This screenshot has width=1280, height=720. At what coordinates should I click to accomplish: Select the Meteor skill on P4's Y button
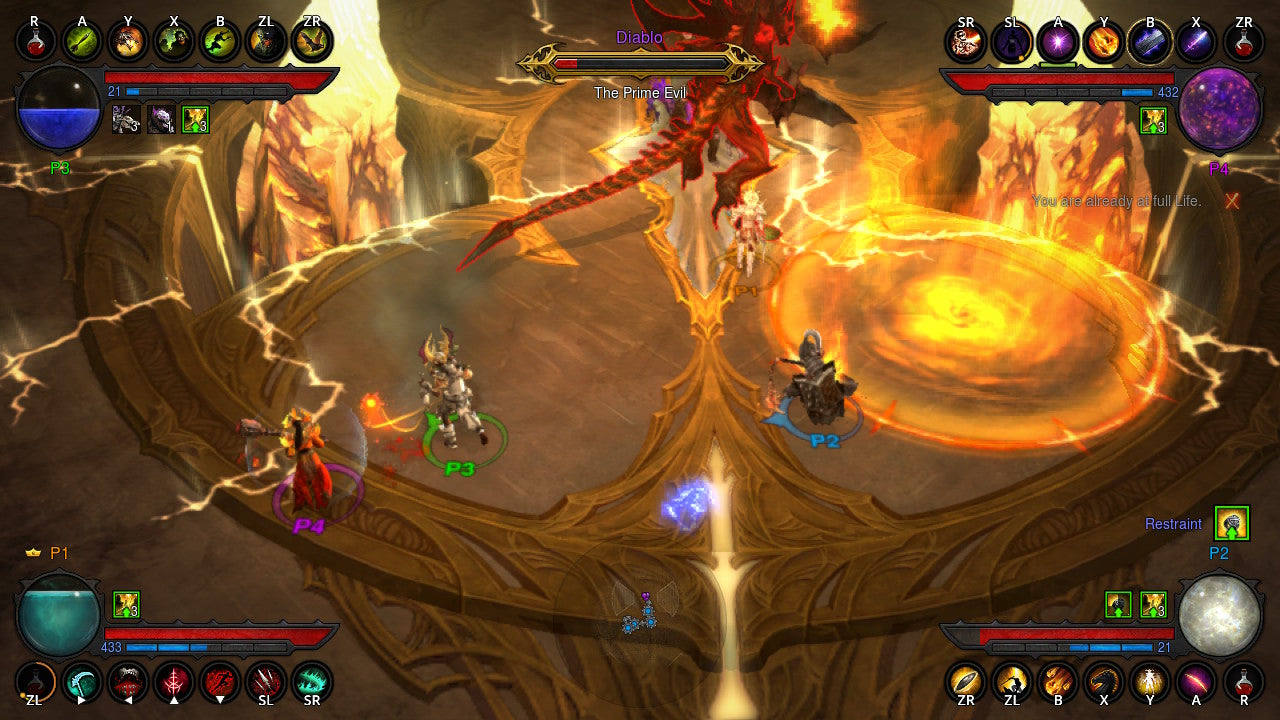[x=1105, y=42]
